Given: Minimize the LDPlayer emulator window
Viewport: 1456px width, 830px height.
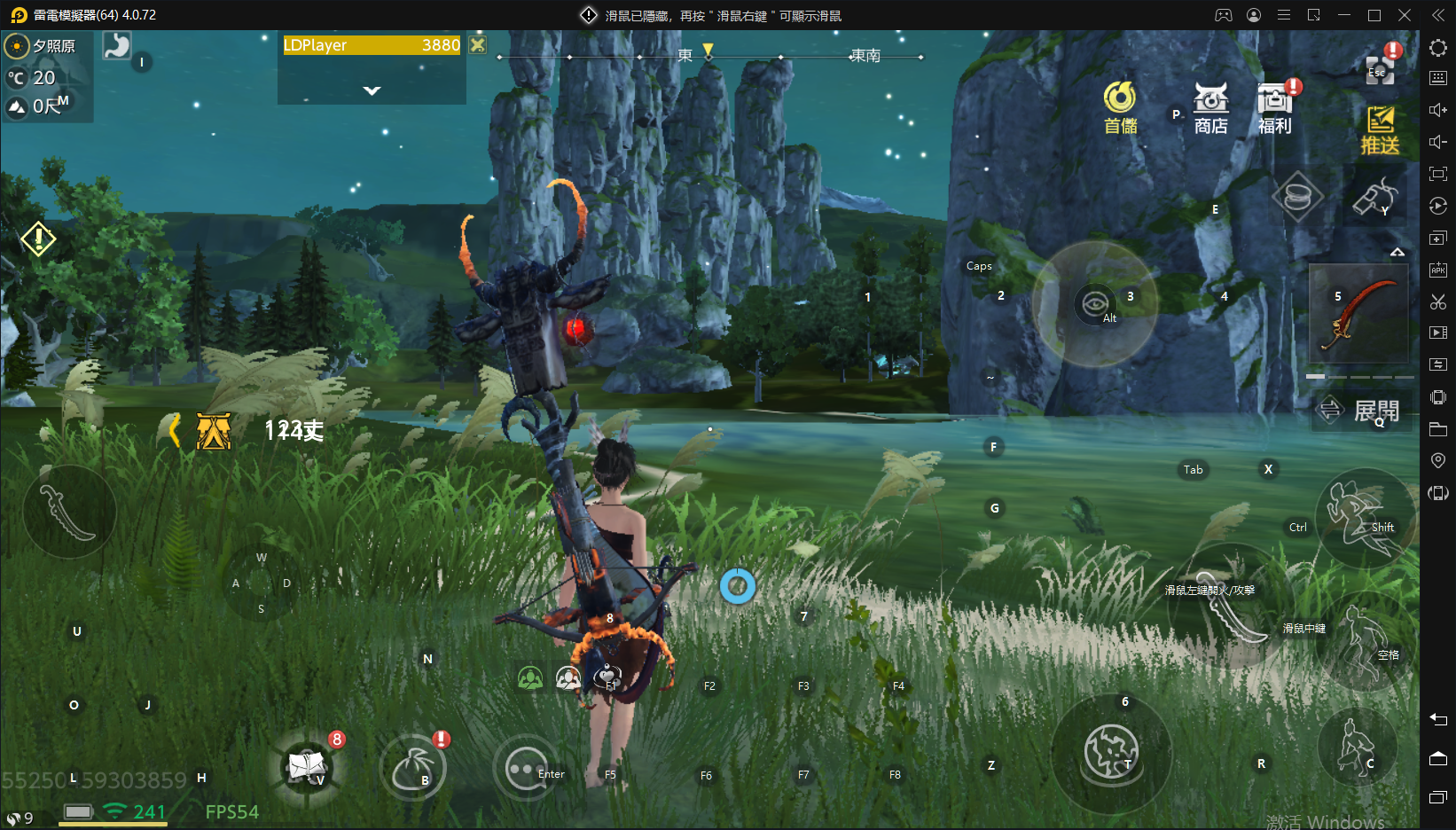Looking at the screenshot, I should point(1344,15).
